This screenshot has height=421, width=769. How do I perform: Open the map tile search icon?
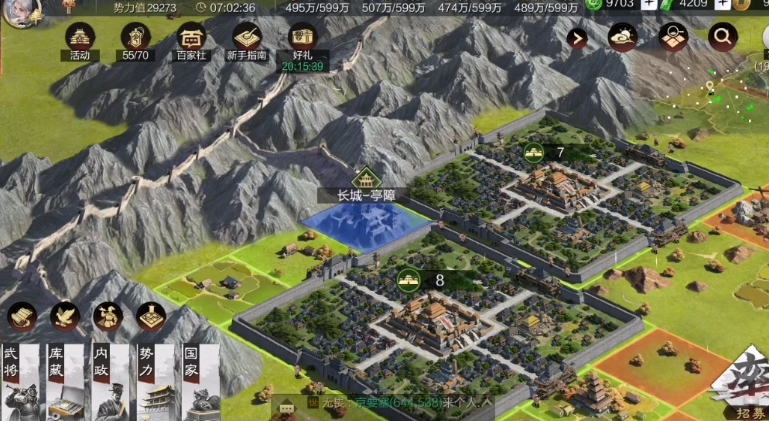click(673, 38)
